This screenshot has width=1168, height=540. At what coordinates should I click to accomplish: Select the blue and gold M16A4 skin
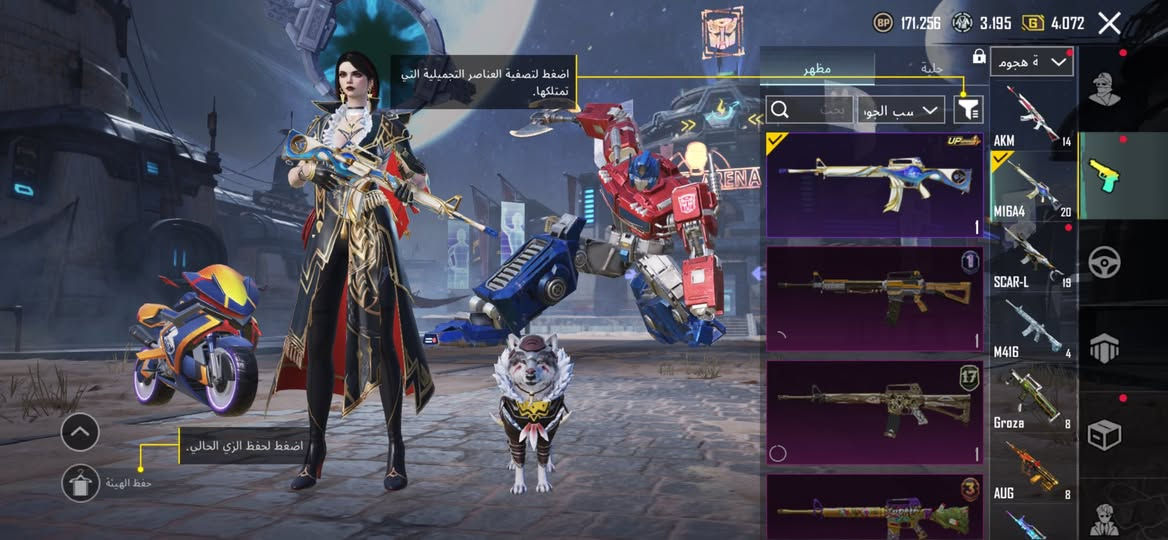[x=875, y=185]
